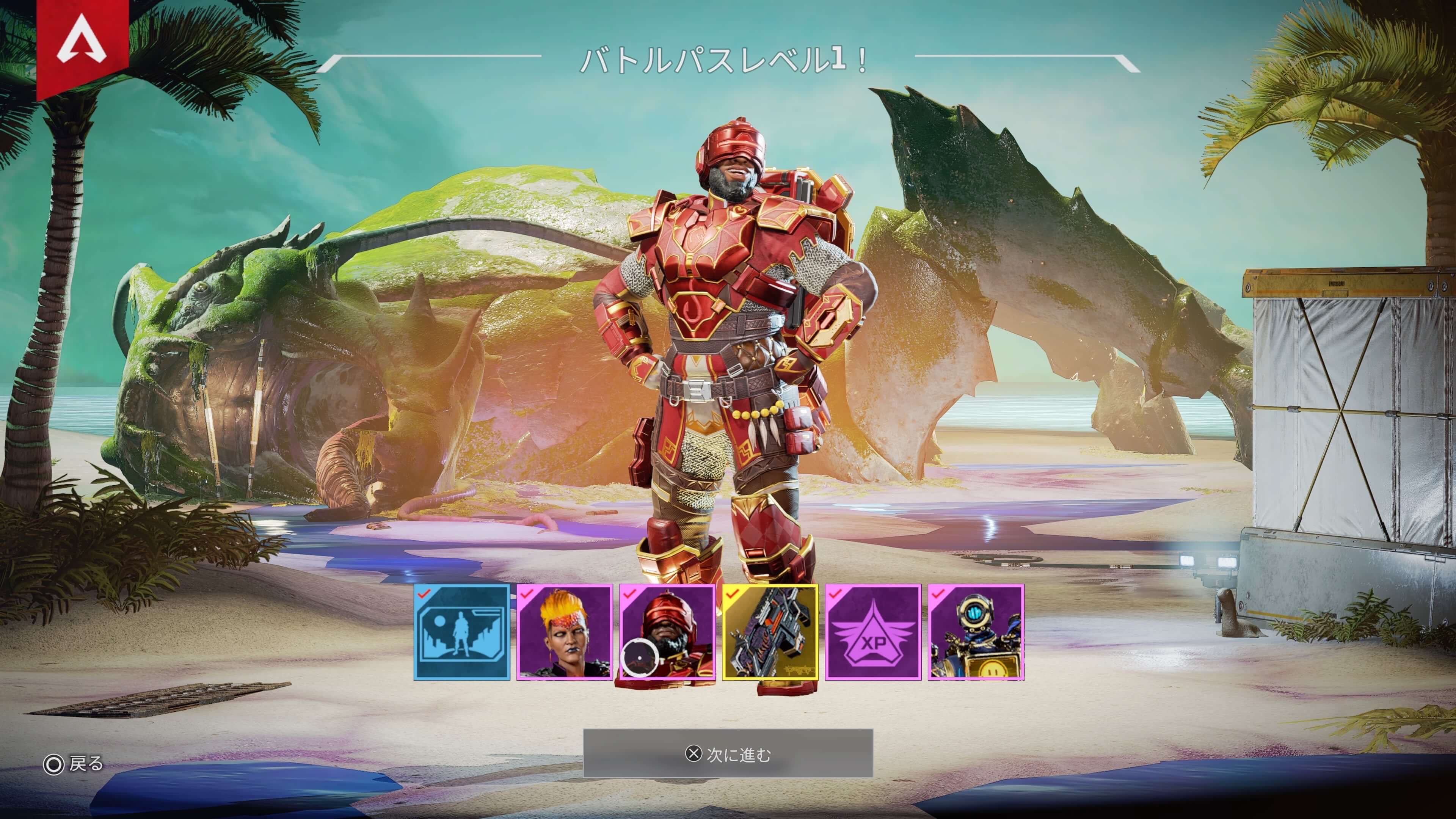The image size is (1456, 819).
Task: Go back with the 戻る button
Action: (x=74, y=764)
